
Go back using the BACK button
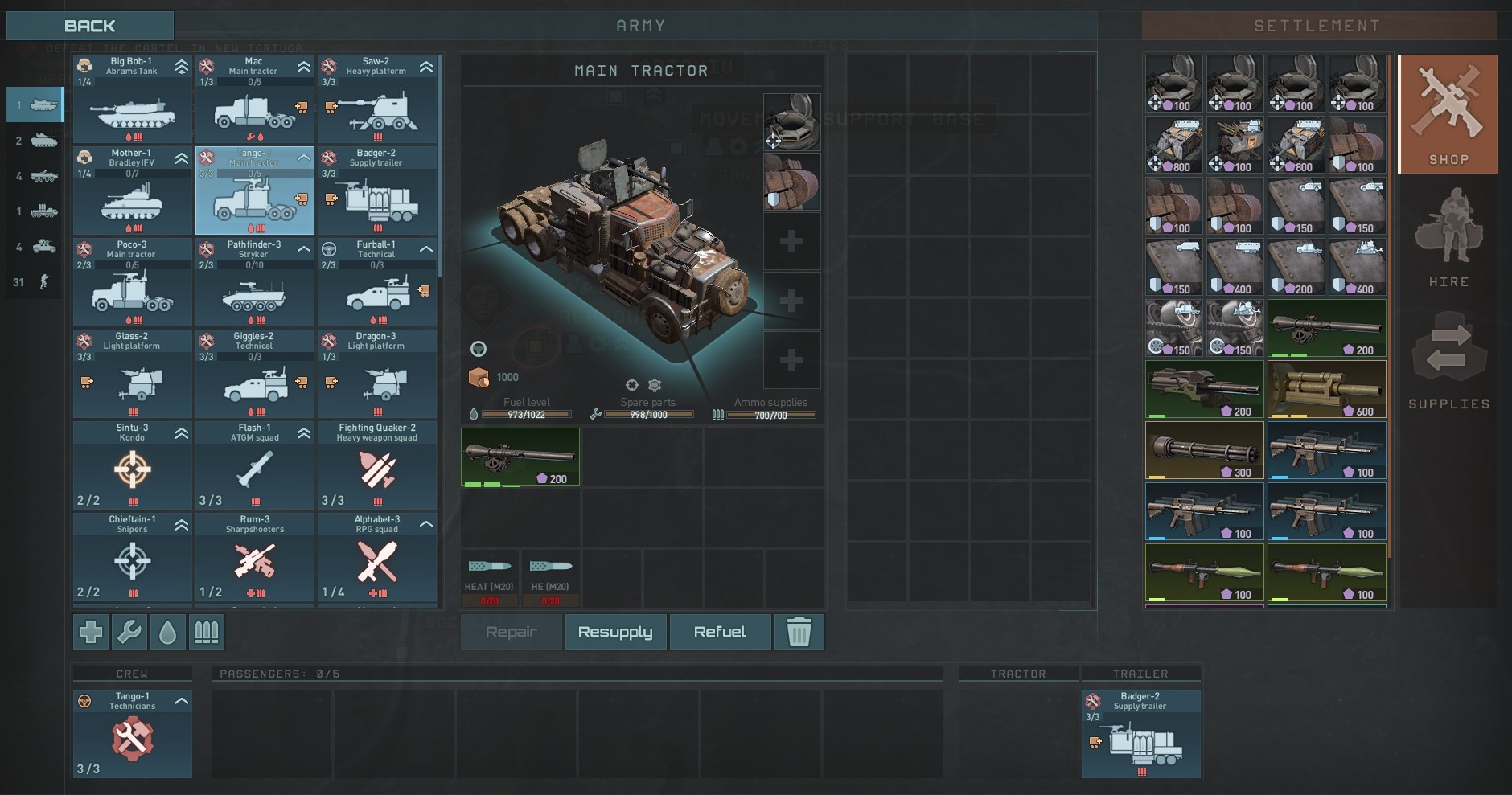coord(89,26)
